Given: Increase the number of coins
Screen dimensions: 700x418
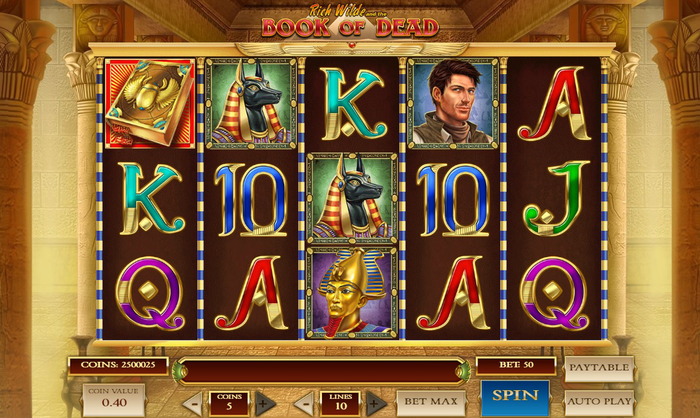Looking at the screenshot, I should pos(265,404).
